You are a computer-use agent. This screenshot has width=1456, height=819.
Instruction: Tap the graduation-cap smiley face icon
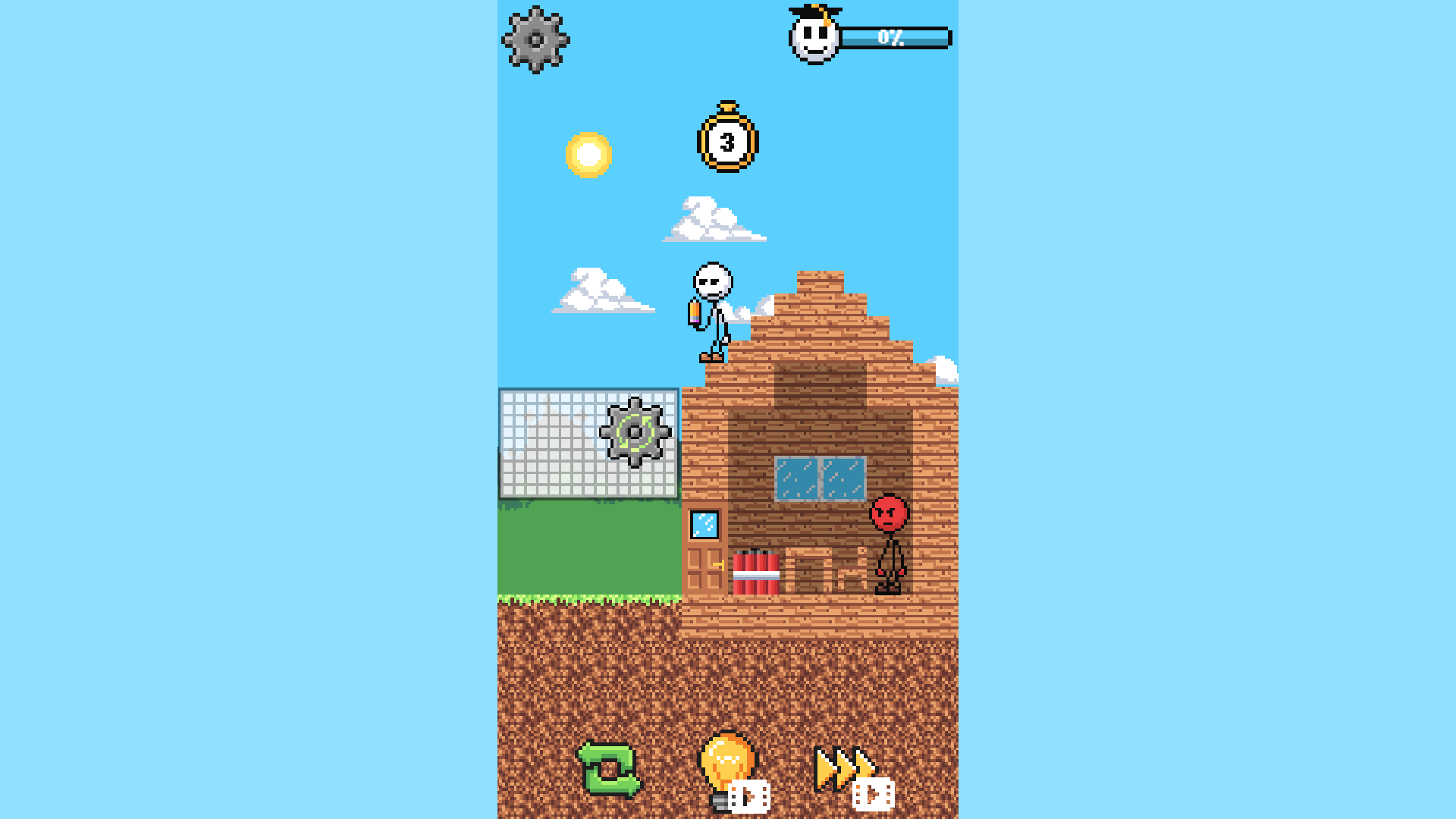tap(812, 37)
